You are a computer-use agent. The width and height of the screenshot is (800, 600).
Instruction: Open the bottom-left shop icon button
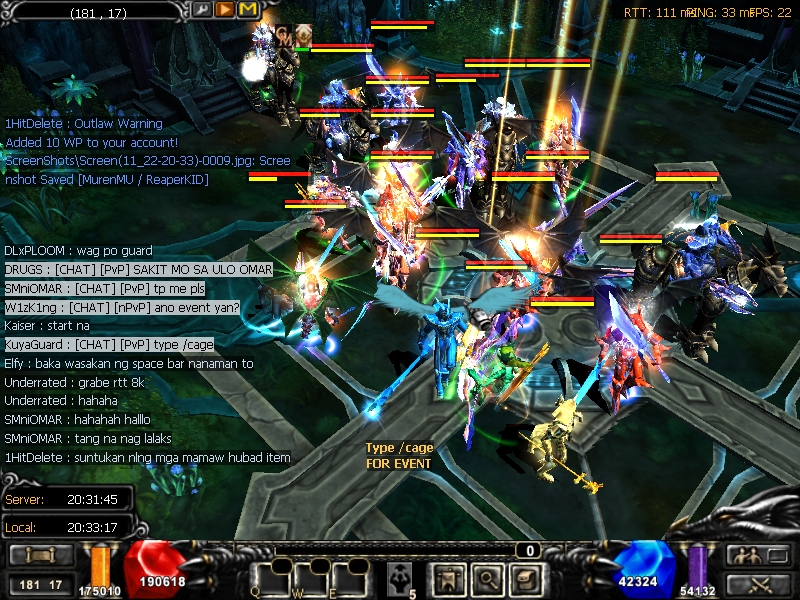[x=40, y=555]
